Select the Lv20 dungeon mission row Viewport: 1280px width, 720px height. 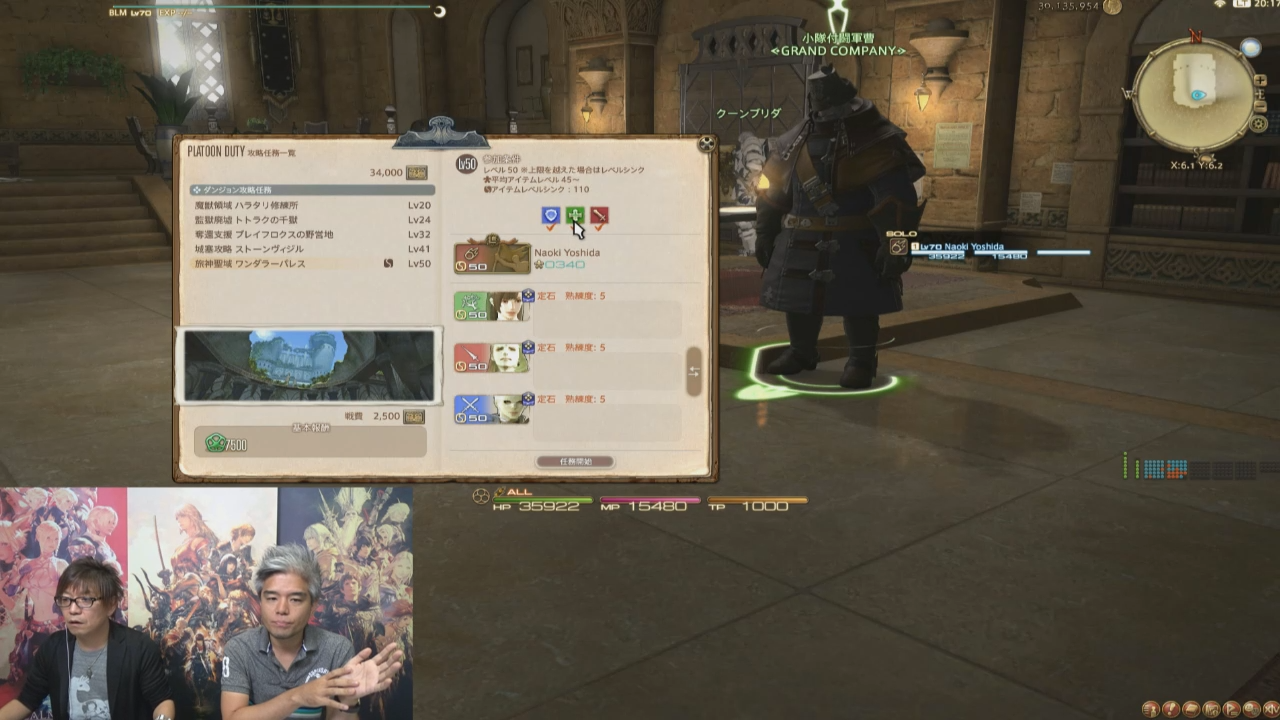click(x=310, y=205)
